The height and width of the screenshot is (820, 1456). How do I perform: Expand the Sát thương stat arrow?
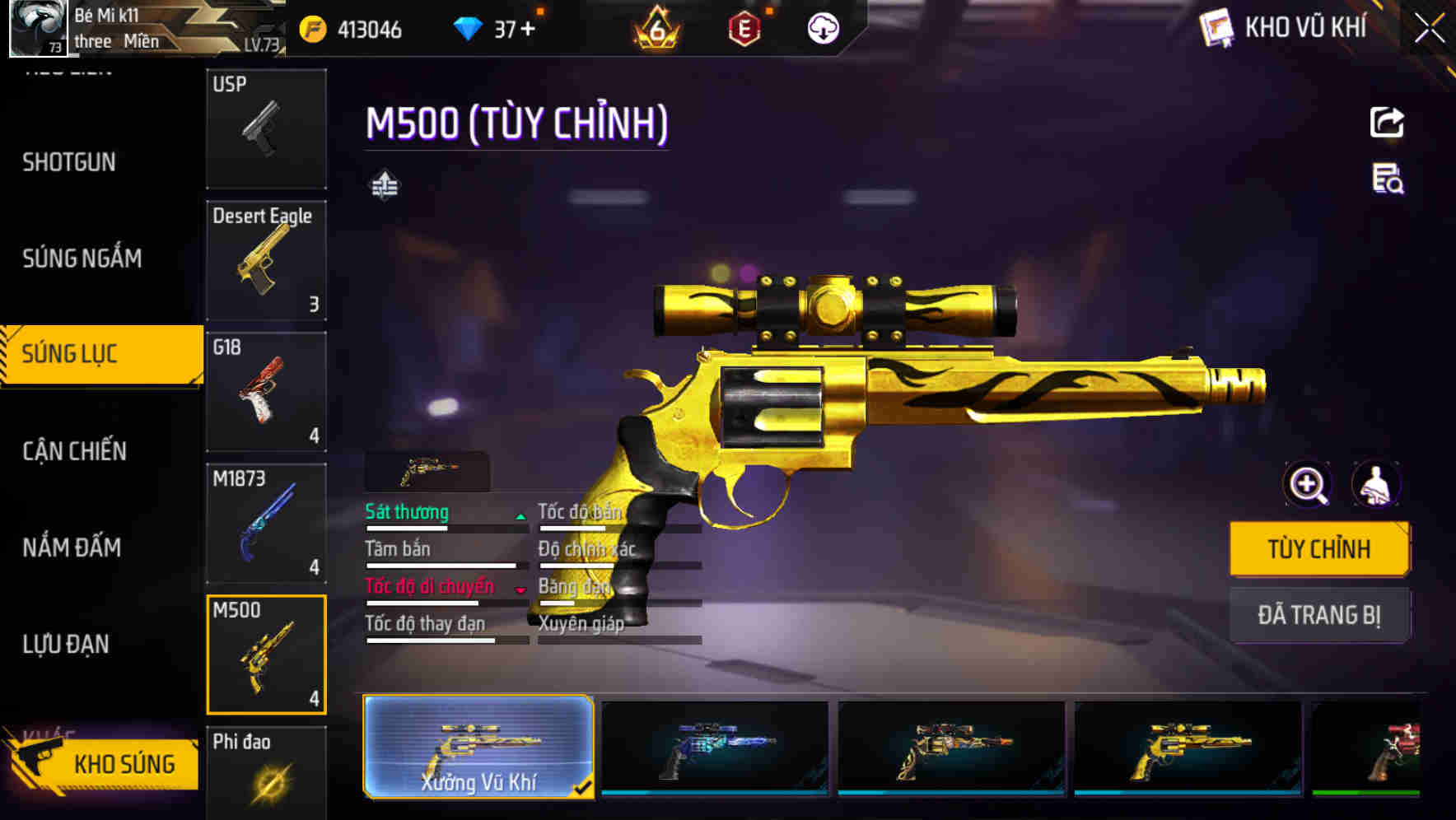(520, 518)
